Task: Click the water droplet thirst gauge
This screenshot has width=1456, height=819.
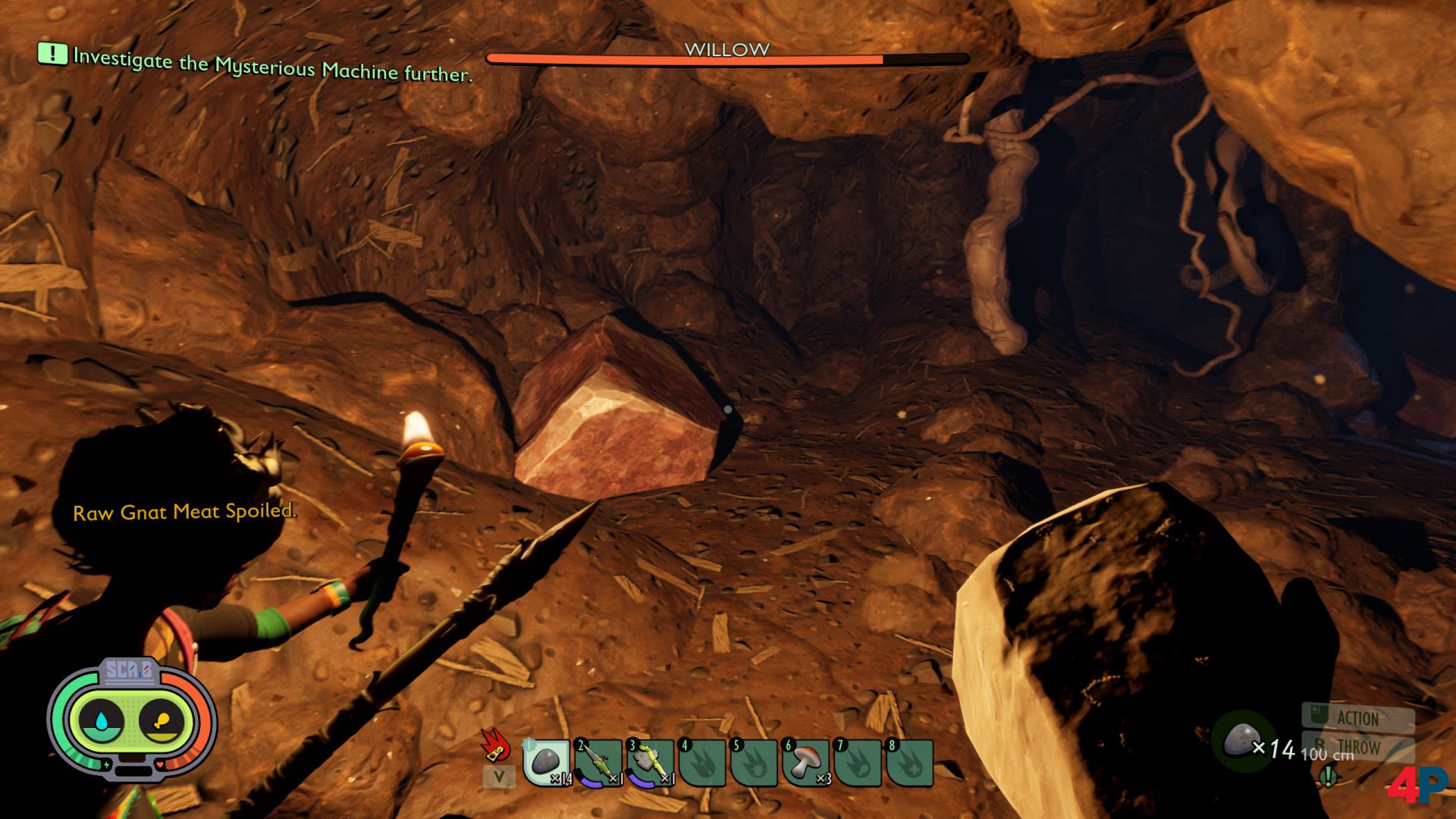Action: 101,720
